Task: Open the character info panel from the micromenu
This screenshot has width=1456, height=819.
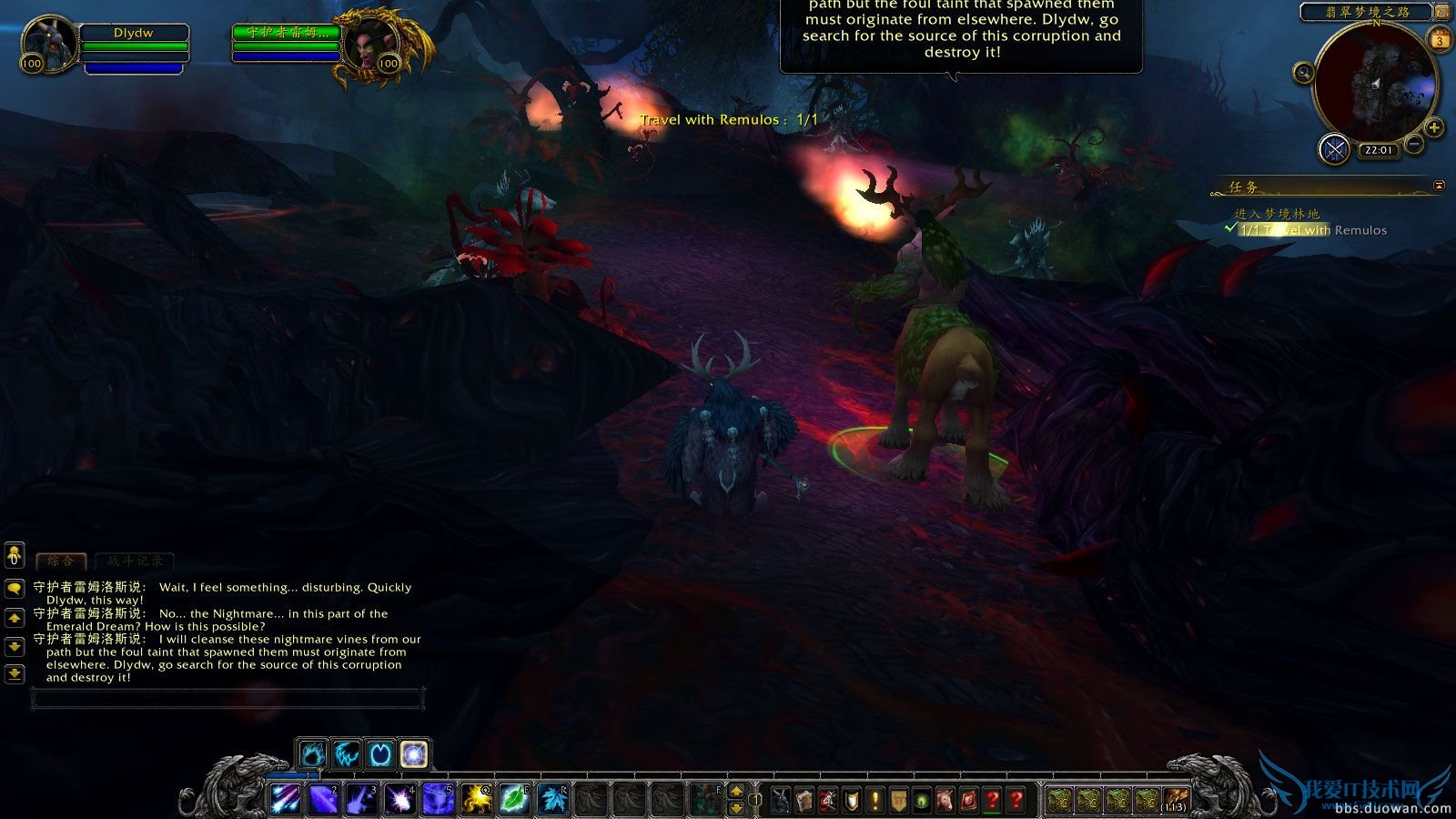Action: (x=780, y=800)
